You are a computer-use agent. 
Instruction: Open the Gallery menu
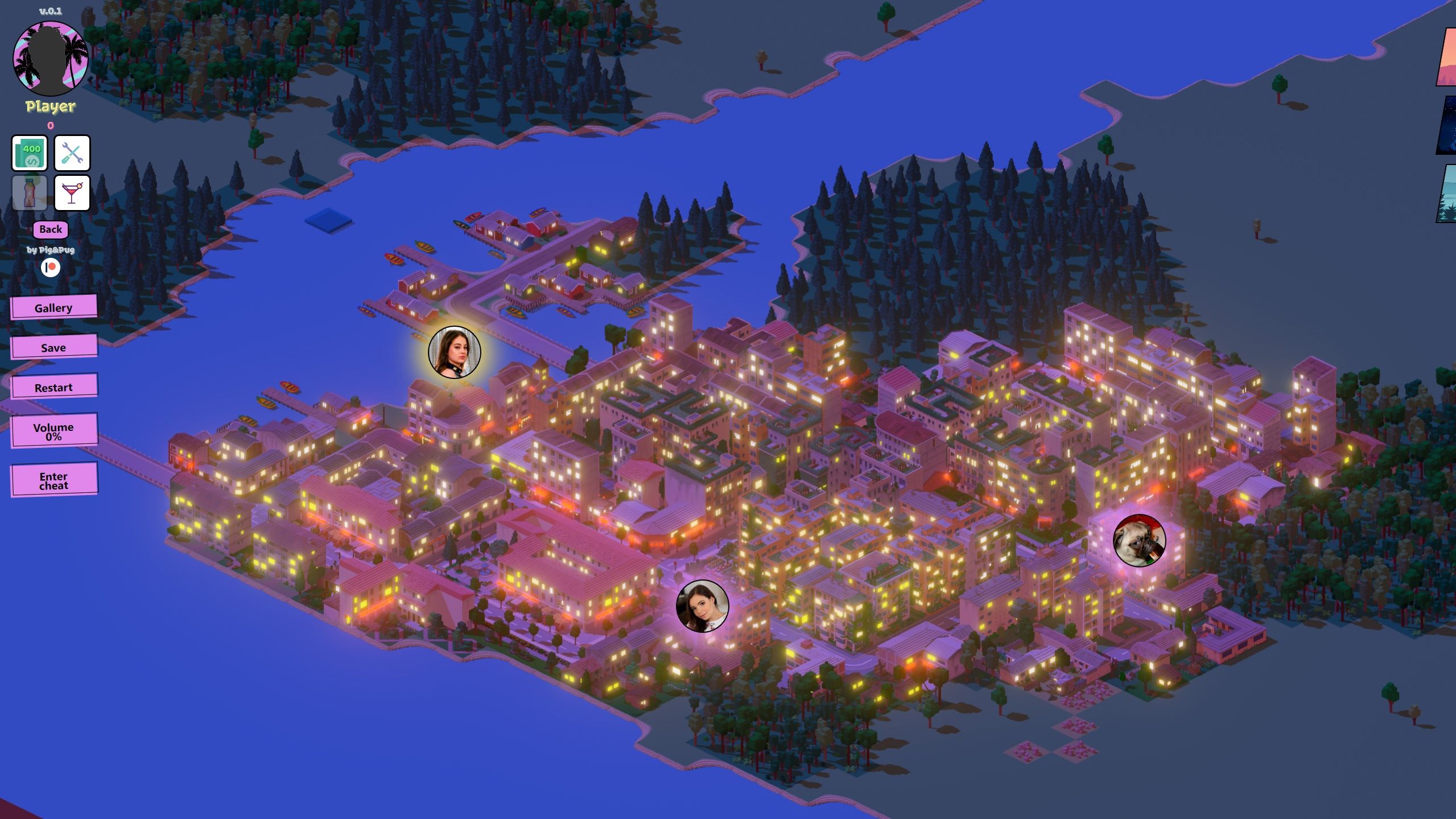click(53, 307)
